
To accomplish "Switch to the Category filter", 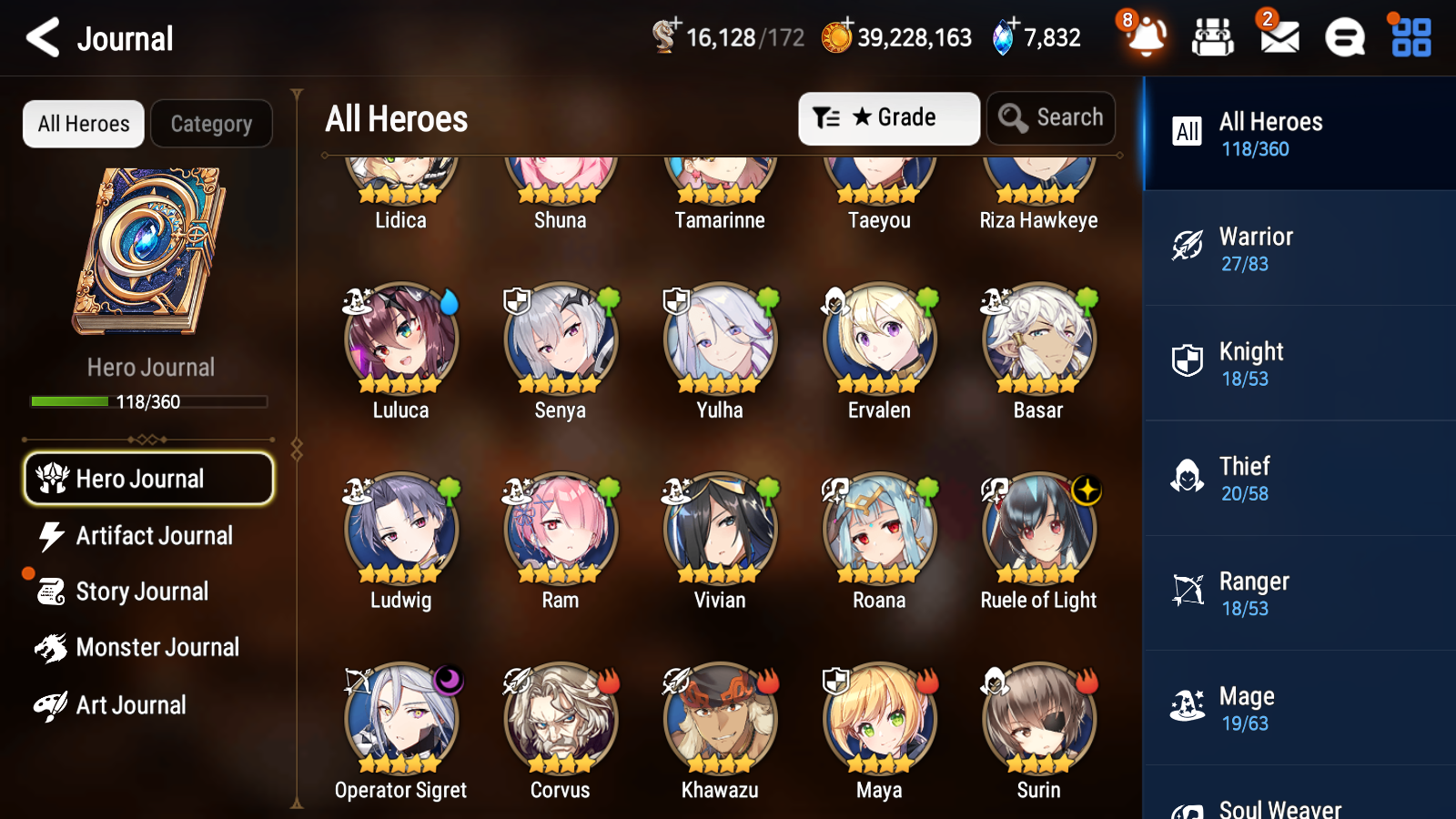I will pyautogui.click(x=212, y=124).
